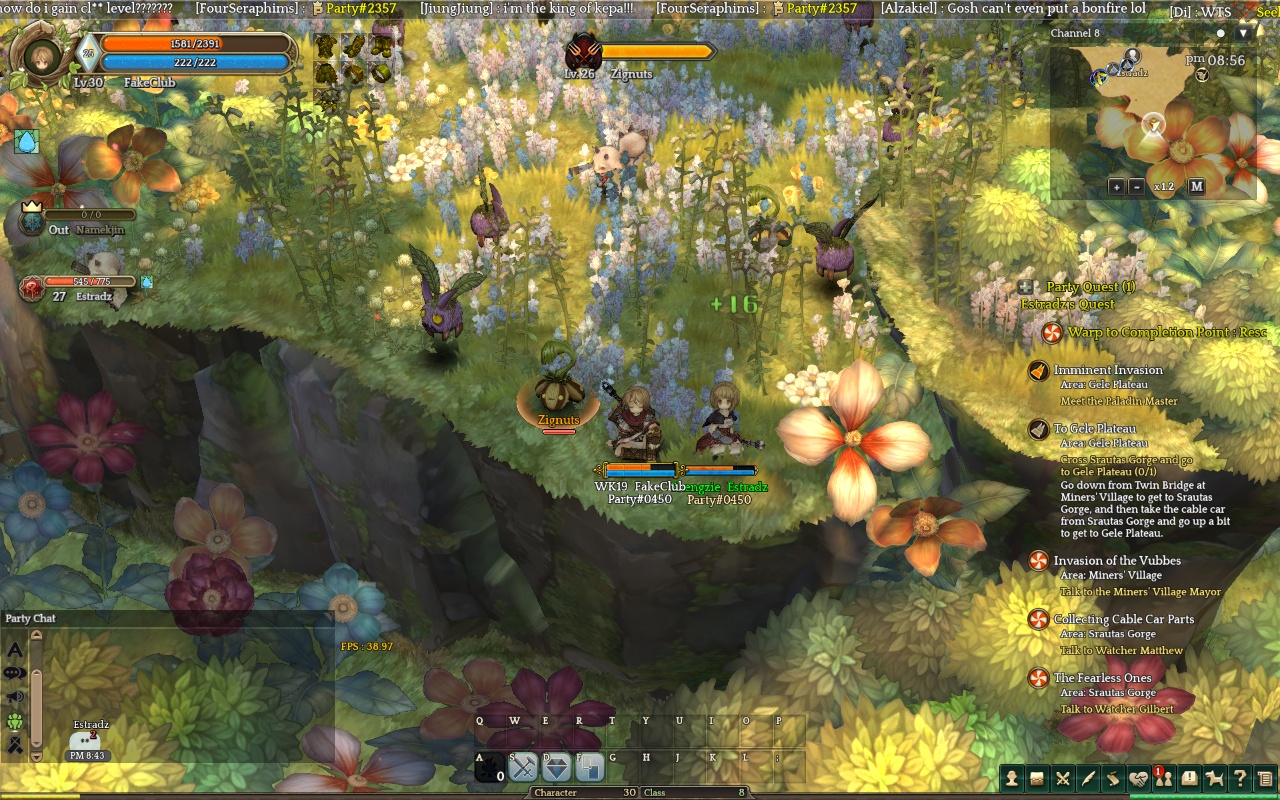Switch to the green party chat channel icon

[x=15, y=721]
